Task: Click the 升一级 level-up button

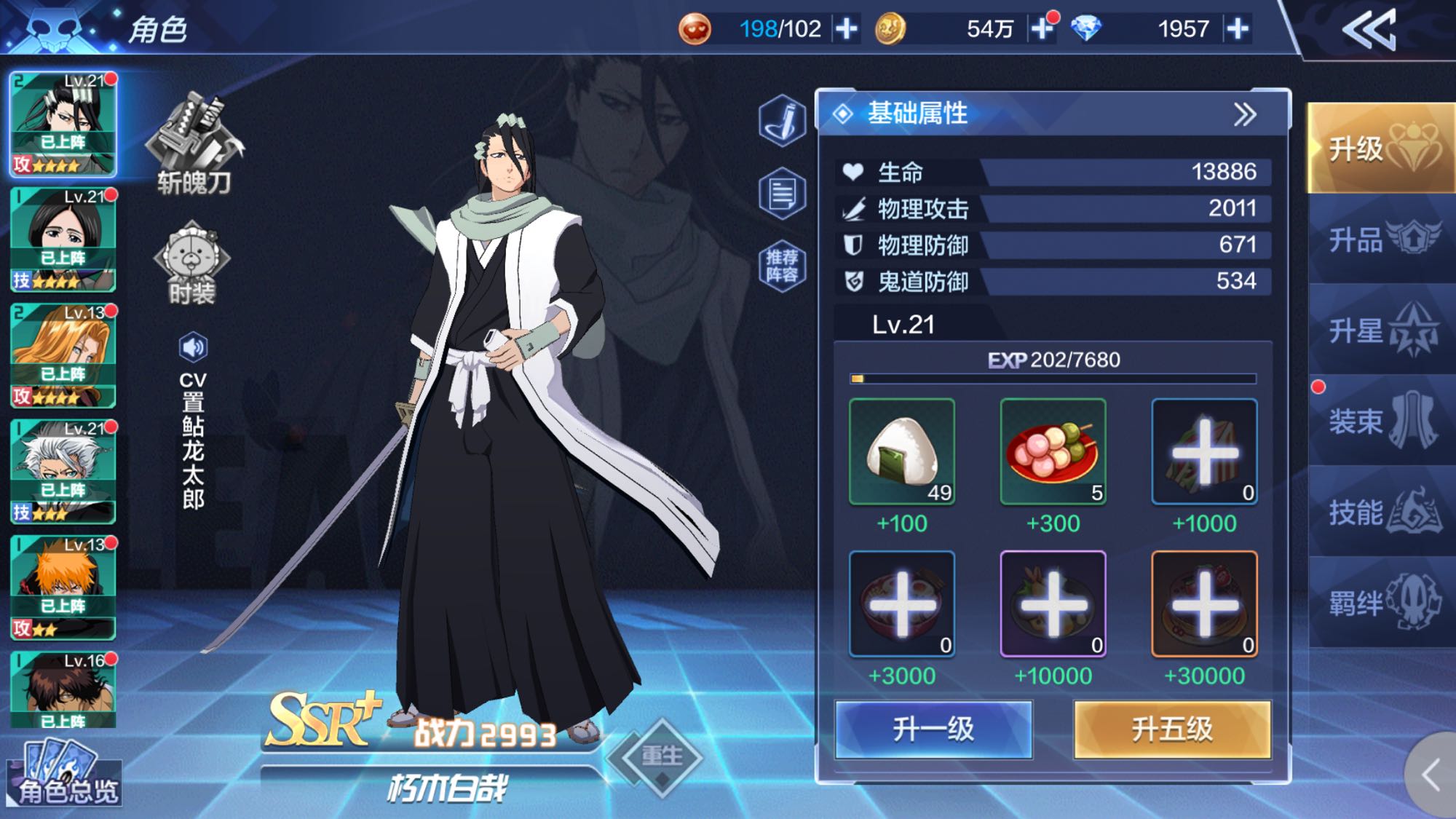Action: pyautogui.click(x=933, y=729)
